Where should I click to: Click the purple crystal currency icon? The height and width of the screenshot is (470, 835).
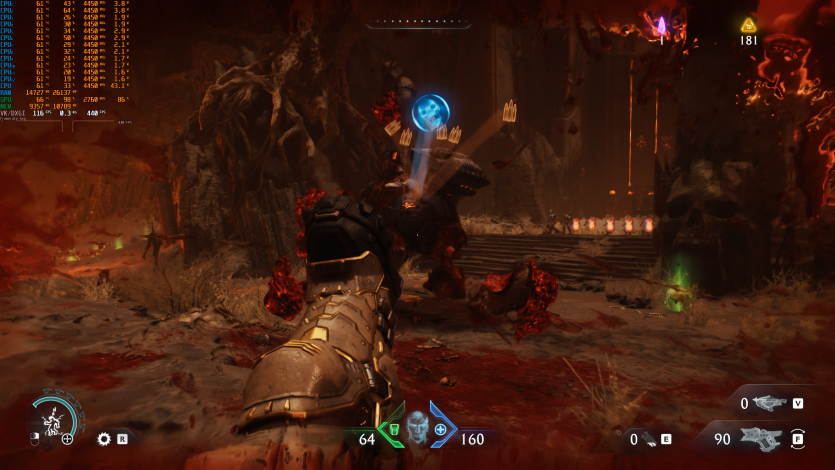(660, 25)
